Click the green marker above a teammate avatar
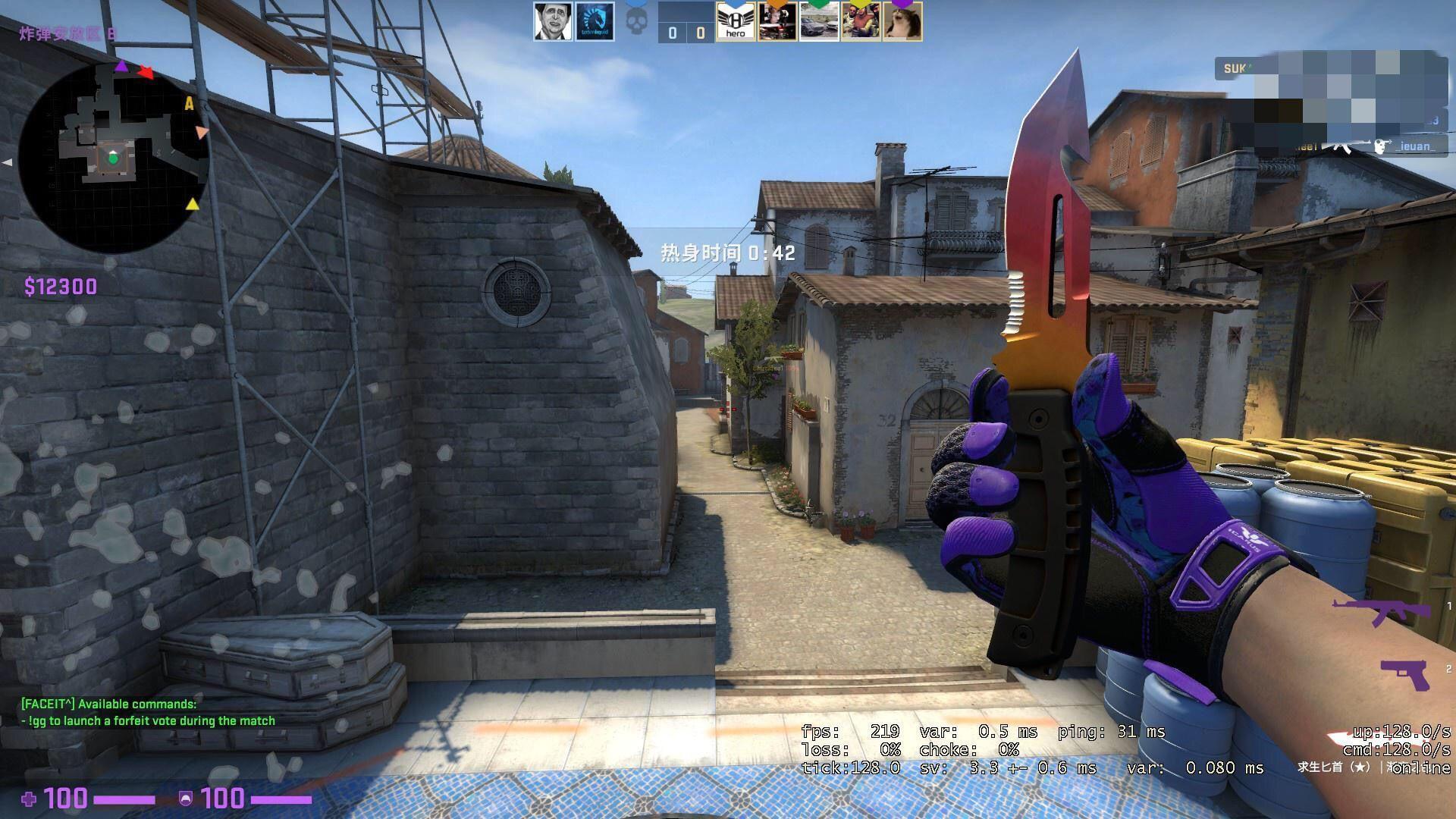 point(818,3)
